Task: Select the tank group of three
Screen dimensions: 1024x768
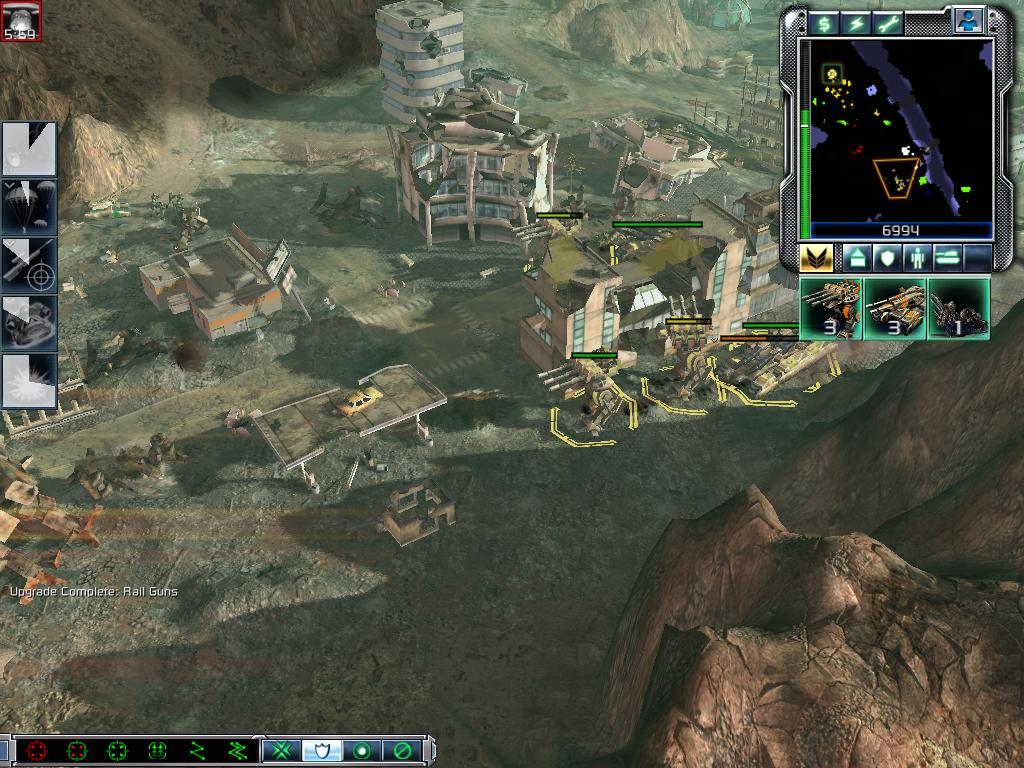Action: (895, 309)
